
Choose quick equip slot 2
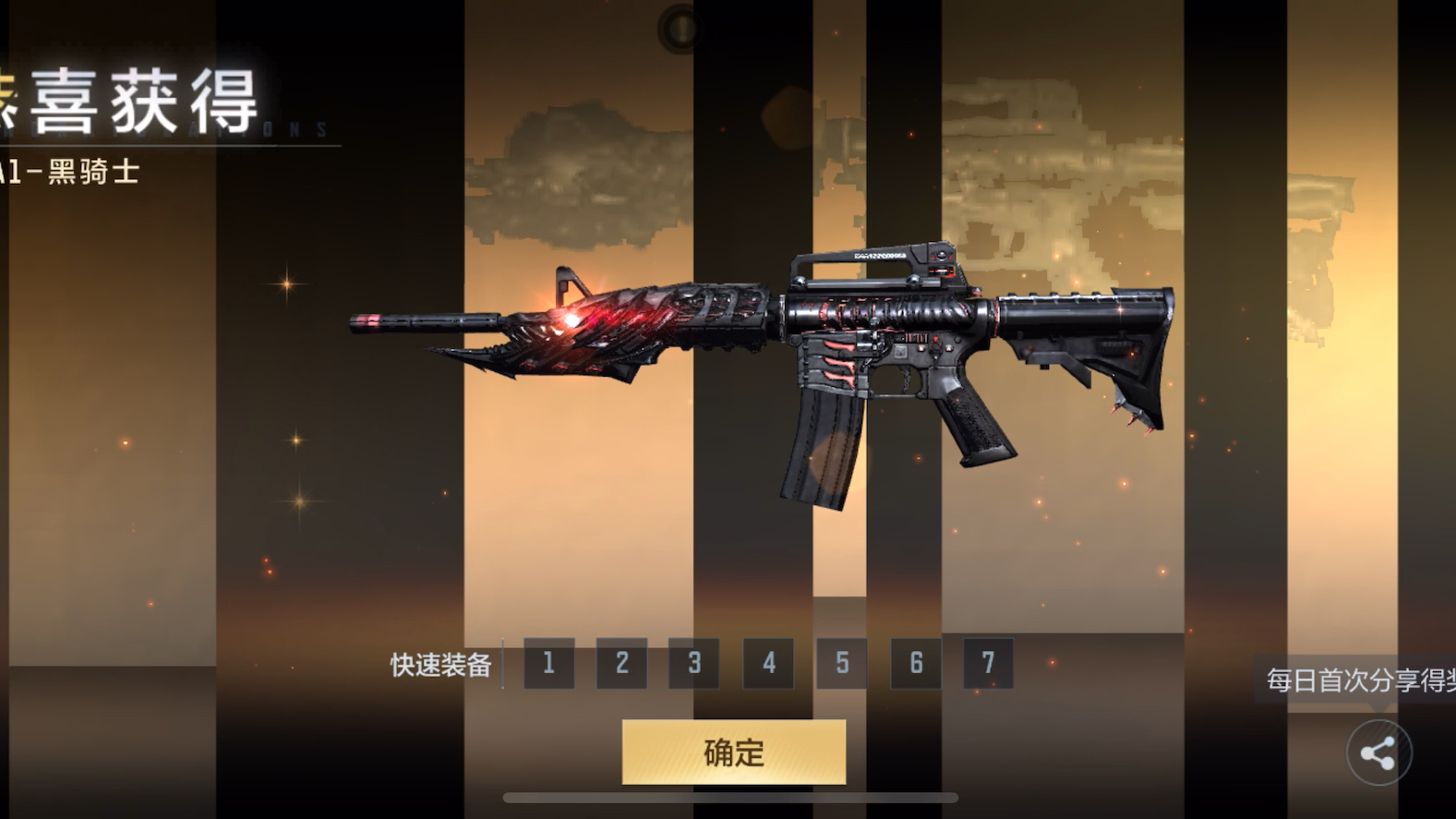pos(621,663)
